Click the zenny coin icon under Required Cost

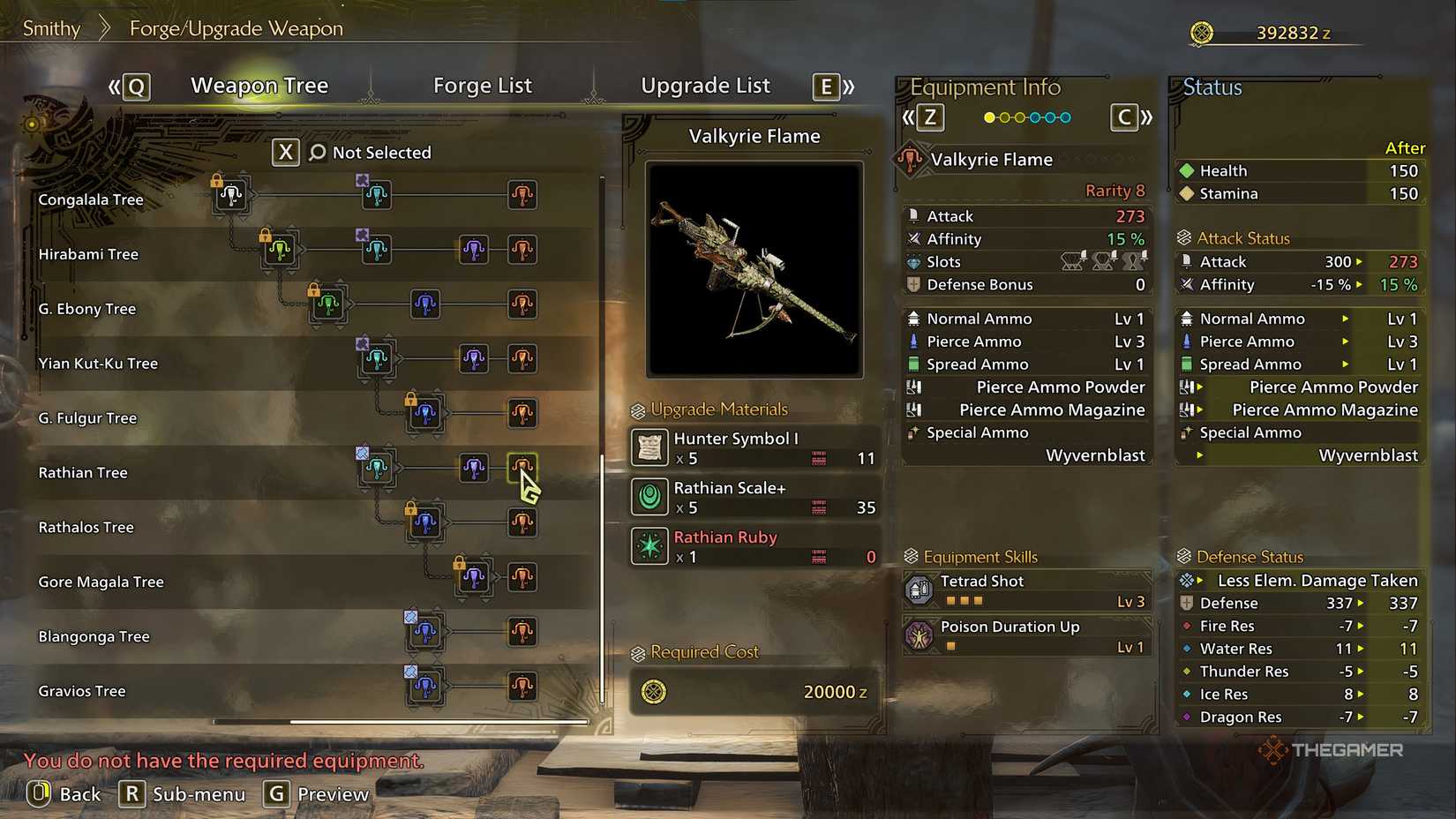(652, 692)
